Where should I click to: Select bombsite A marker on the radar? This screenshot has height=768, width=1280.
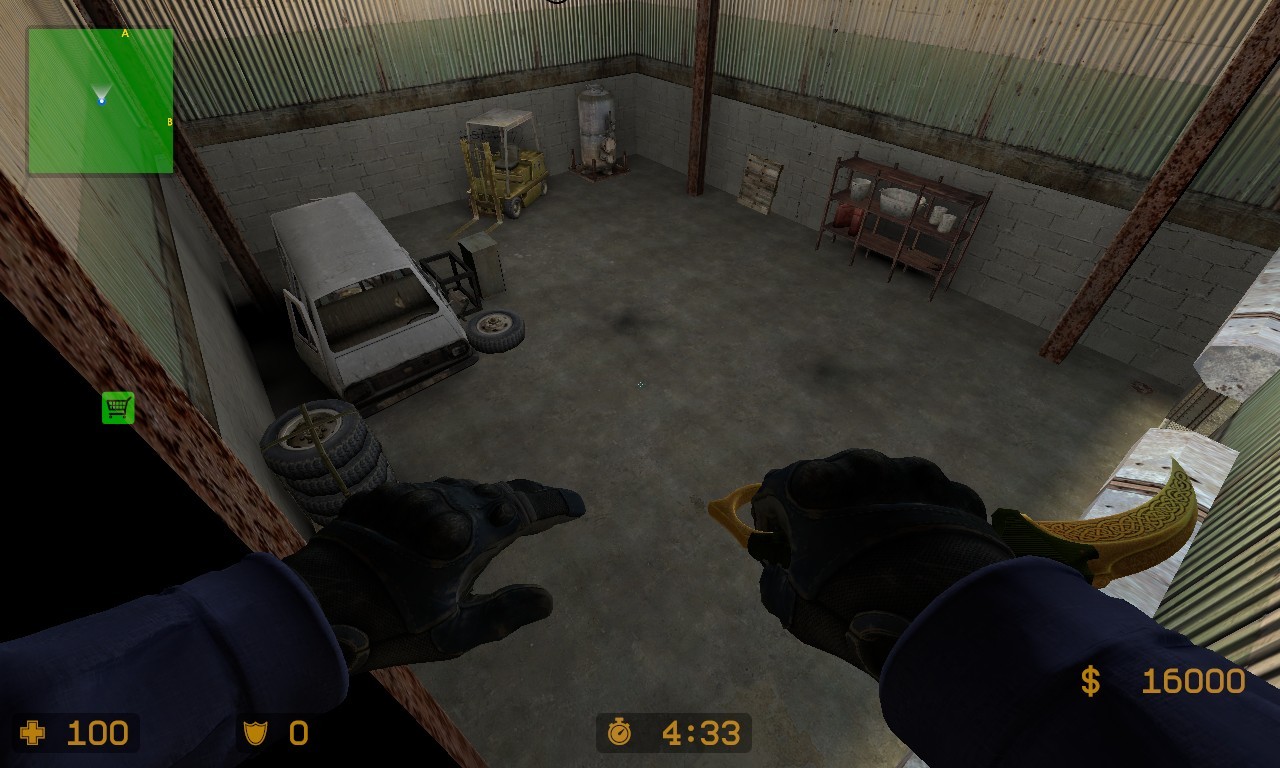click(x=124, y=33)
